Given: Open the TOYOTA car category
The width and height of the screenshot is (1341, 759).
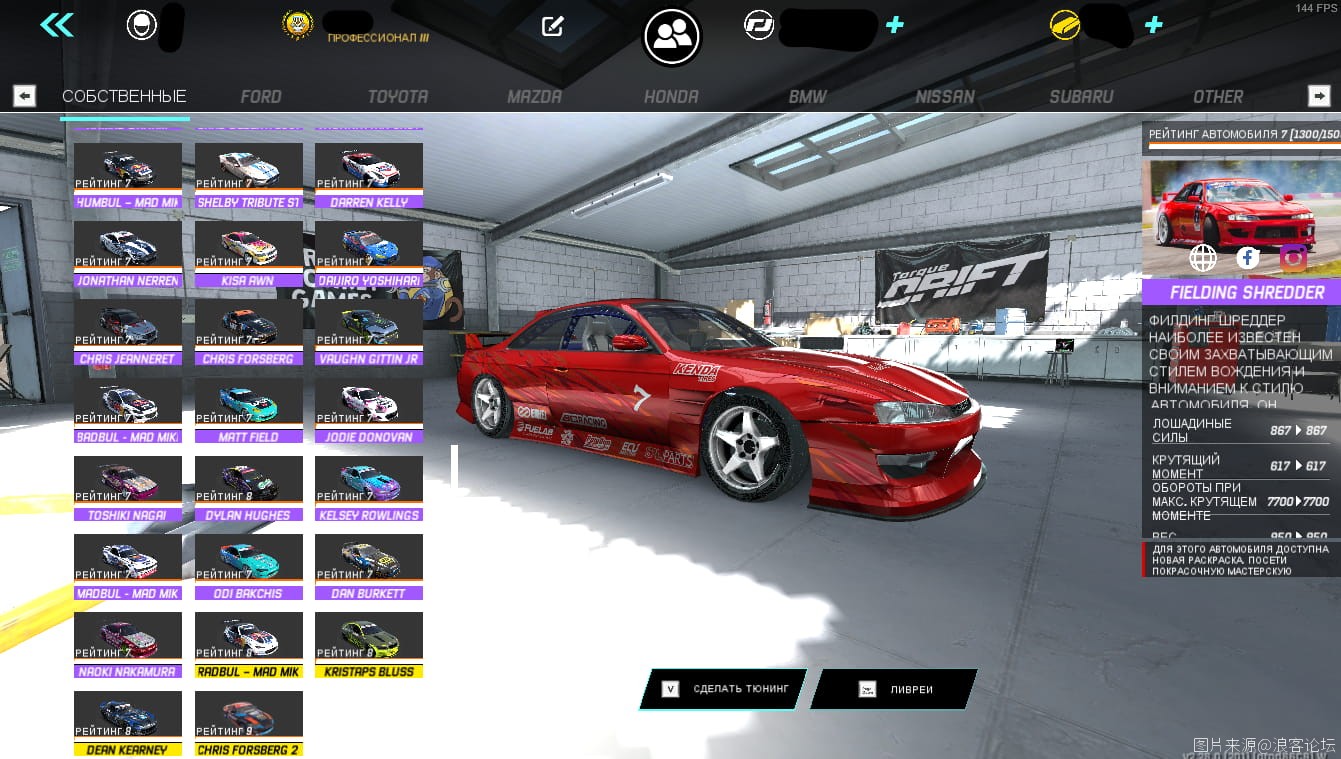Looking at the screenshot, I should point(398,97).
